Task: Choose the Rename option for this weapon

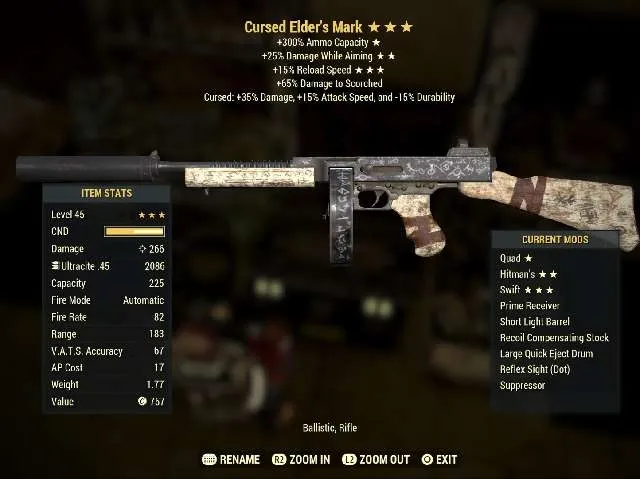Action: point(231,460)
